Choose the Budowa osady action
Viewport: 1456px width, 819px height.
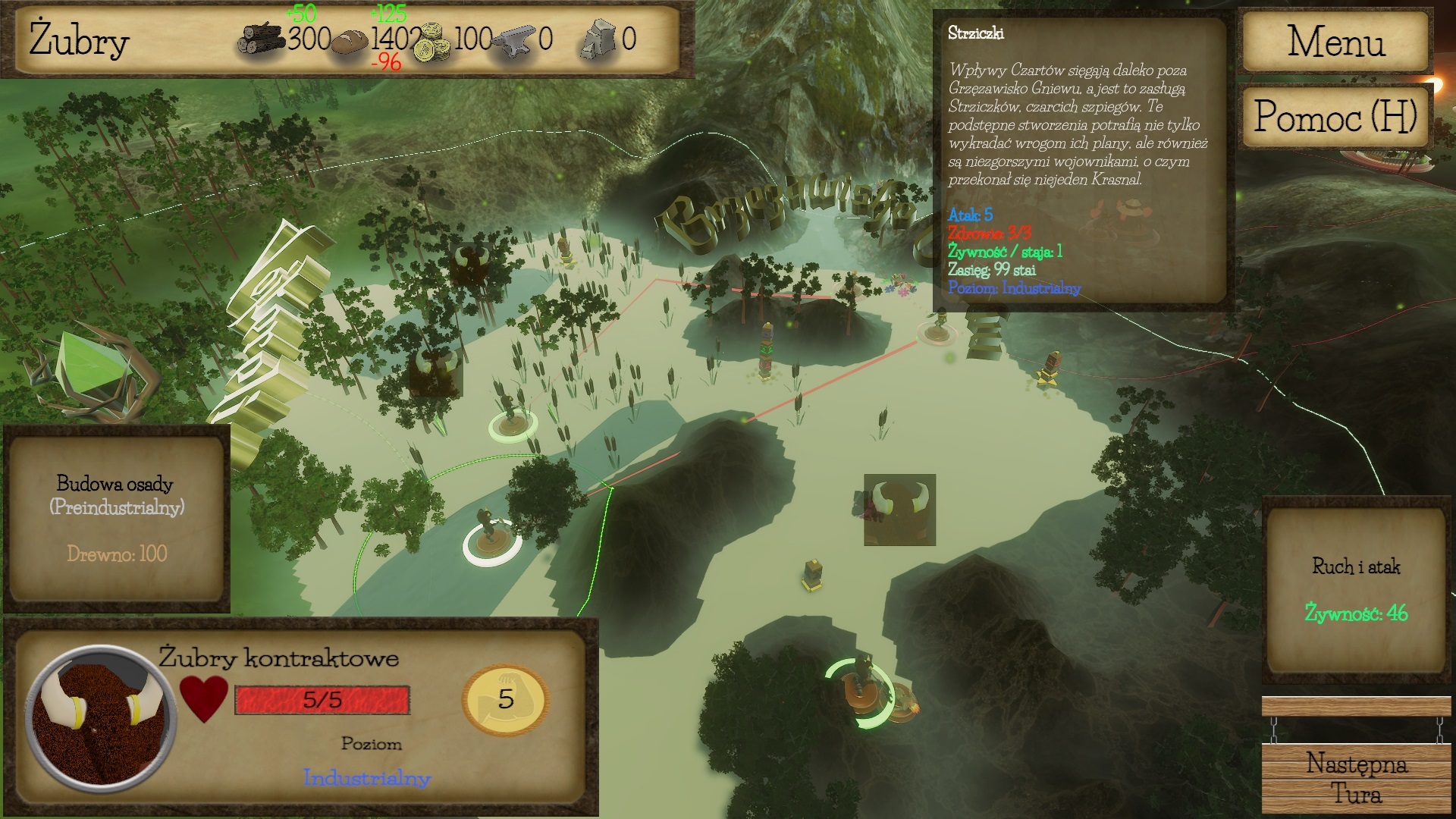tap(117, 519)
